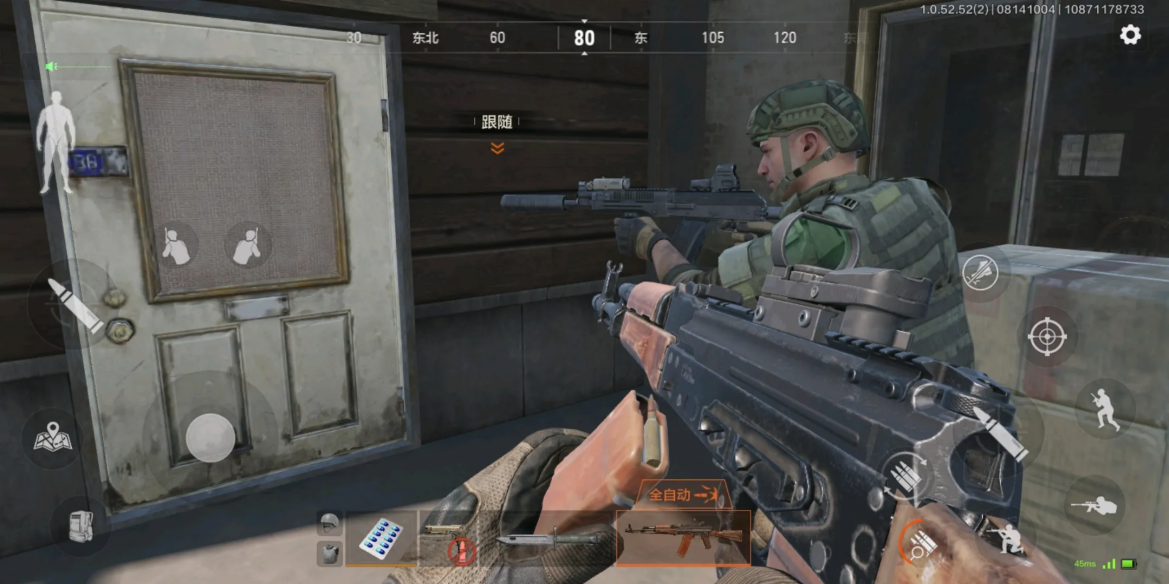This screenshot has height=584, width=1169.
Task: Open the settings gear menu
Action: coord(1130,35)
